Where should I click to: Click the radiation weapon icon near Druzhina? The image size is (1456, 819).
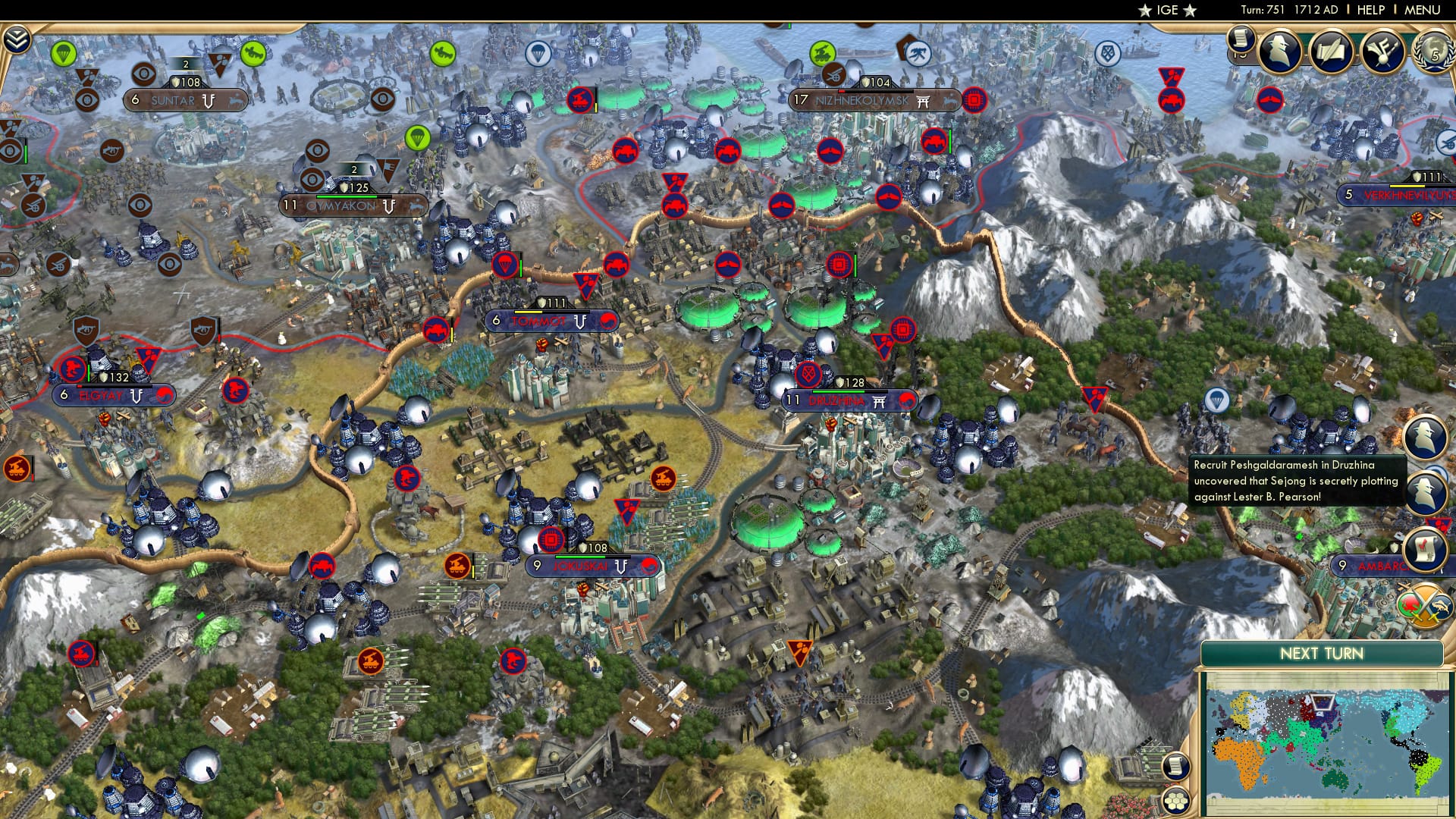(808, 373)
